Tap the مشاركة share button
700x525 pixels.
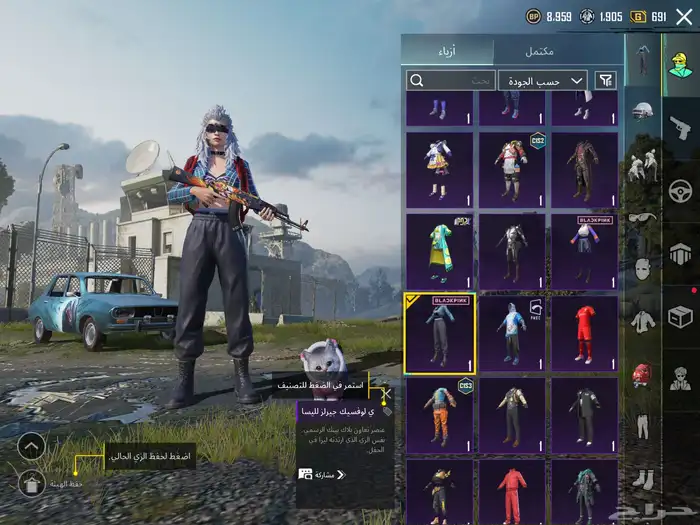[x=318, y=474]
